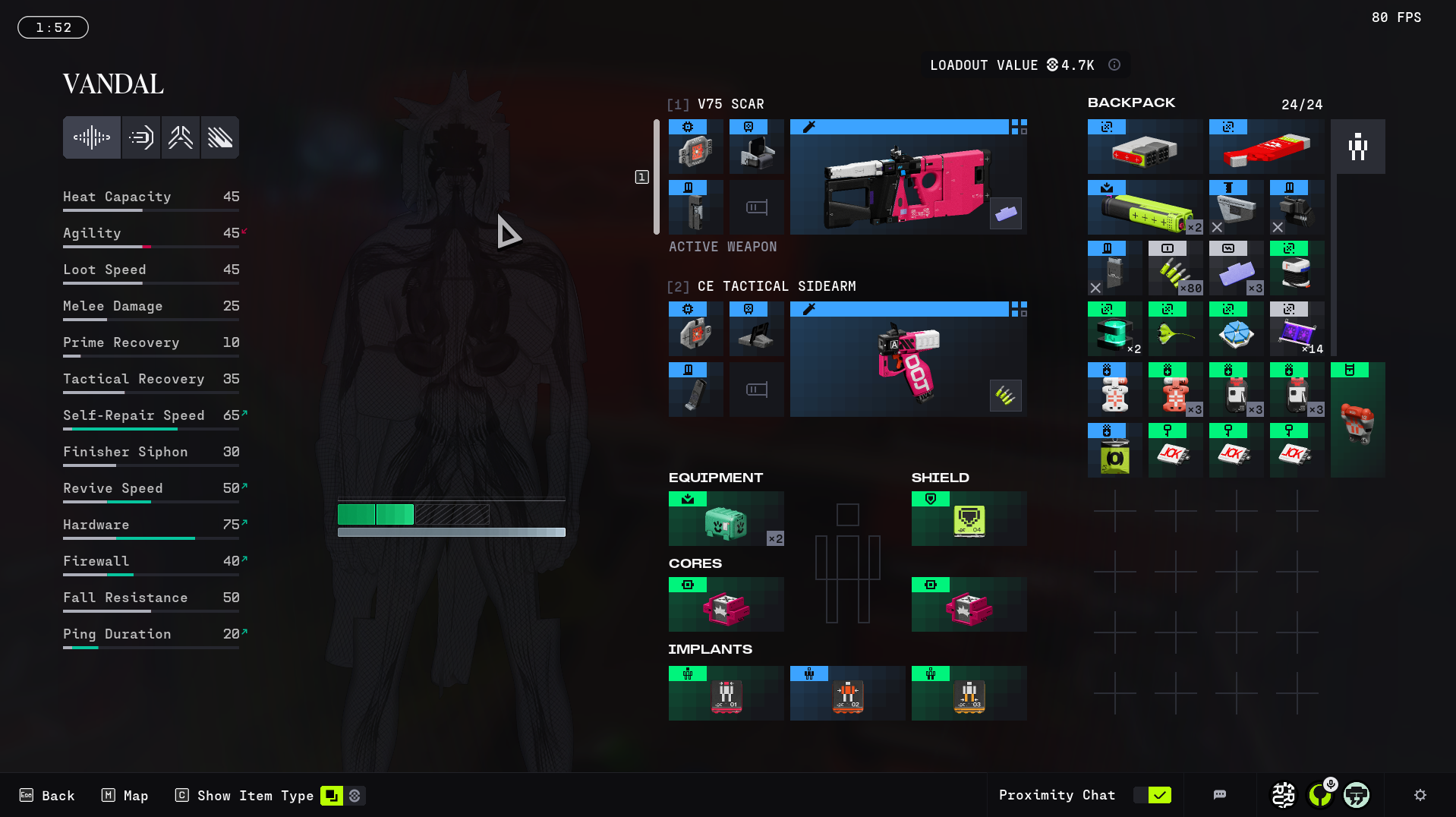Choose the first implant slot labeled 01
This screenshot has height=817, width=1456.
click(x=726, y=693)
